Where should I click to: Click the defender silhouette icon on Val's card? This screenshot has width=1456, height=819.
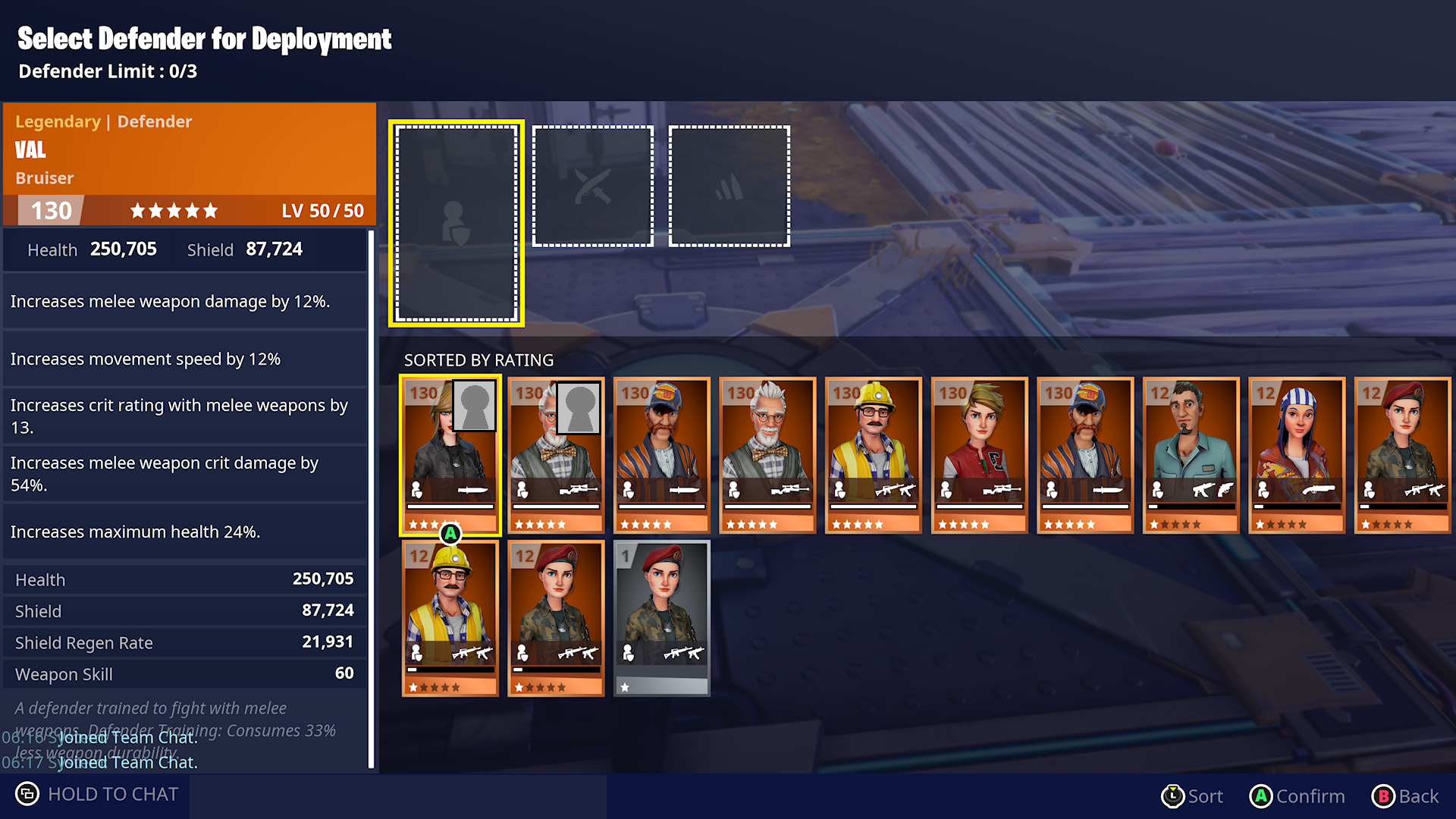(416, 489)
